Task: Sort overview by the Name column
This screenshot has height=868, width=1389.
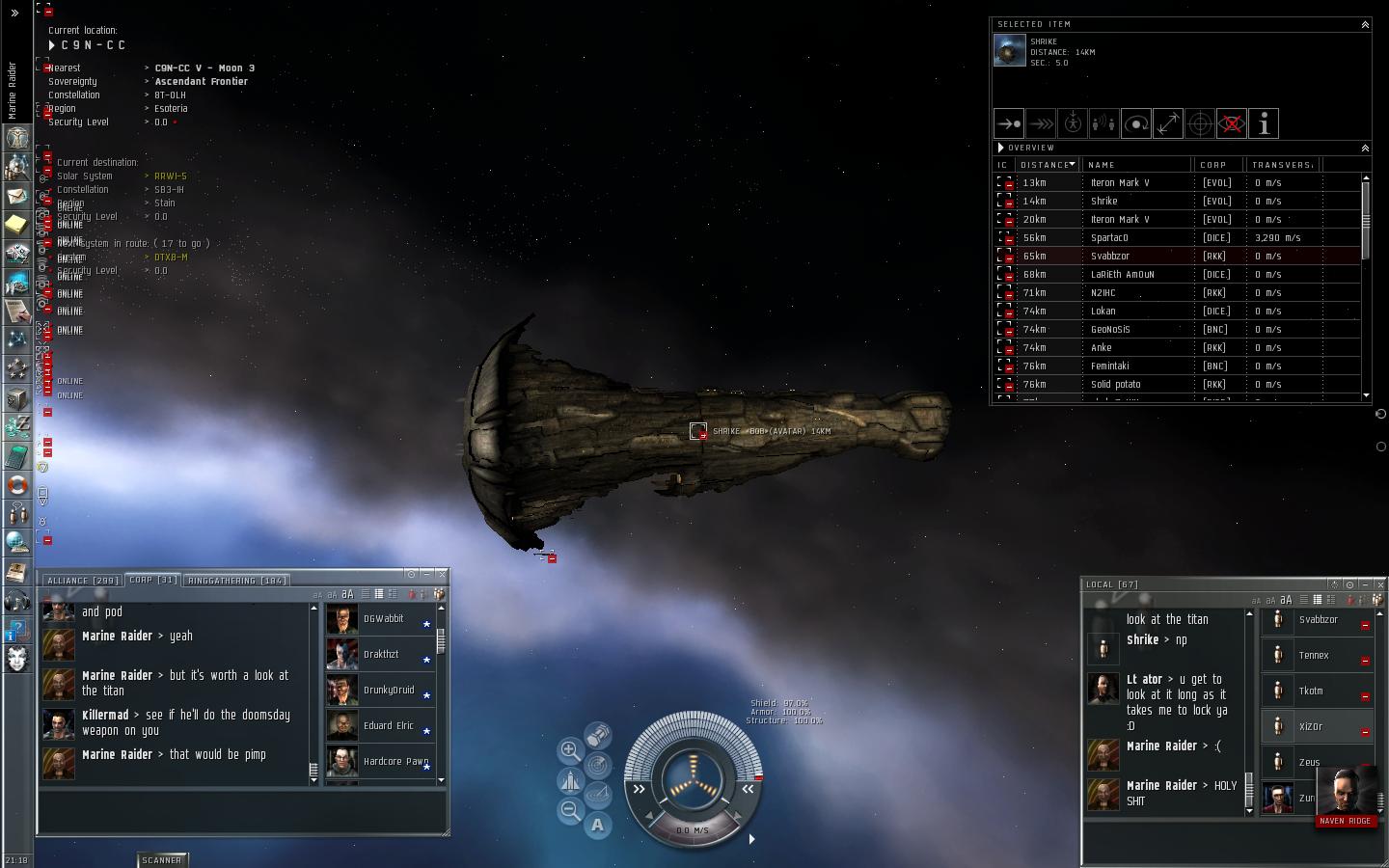Action: 1102,165
